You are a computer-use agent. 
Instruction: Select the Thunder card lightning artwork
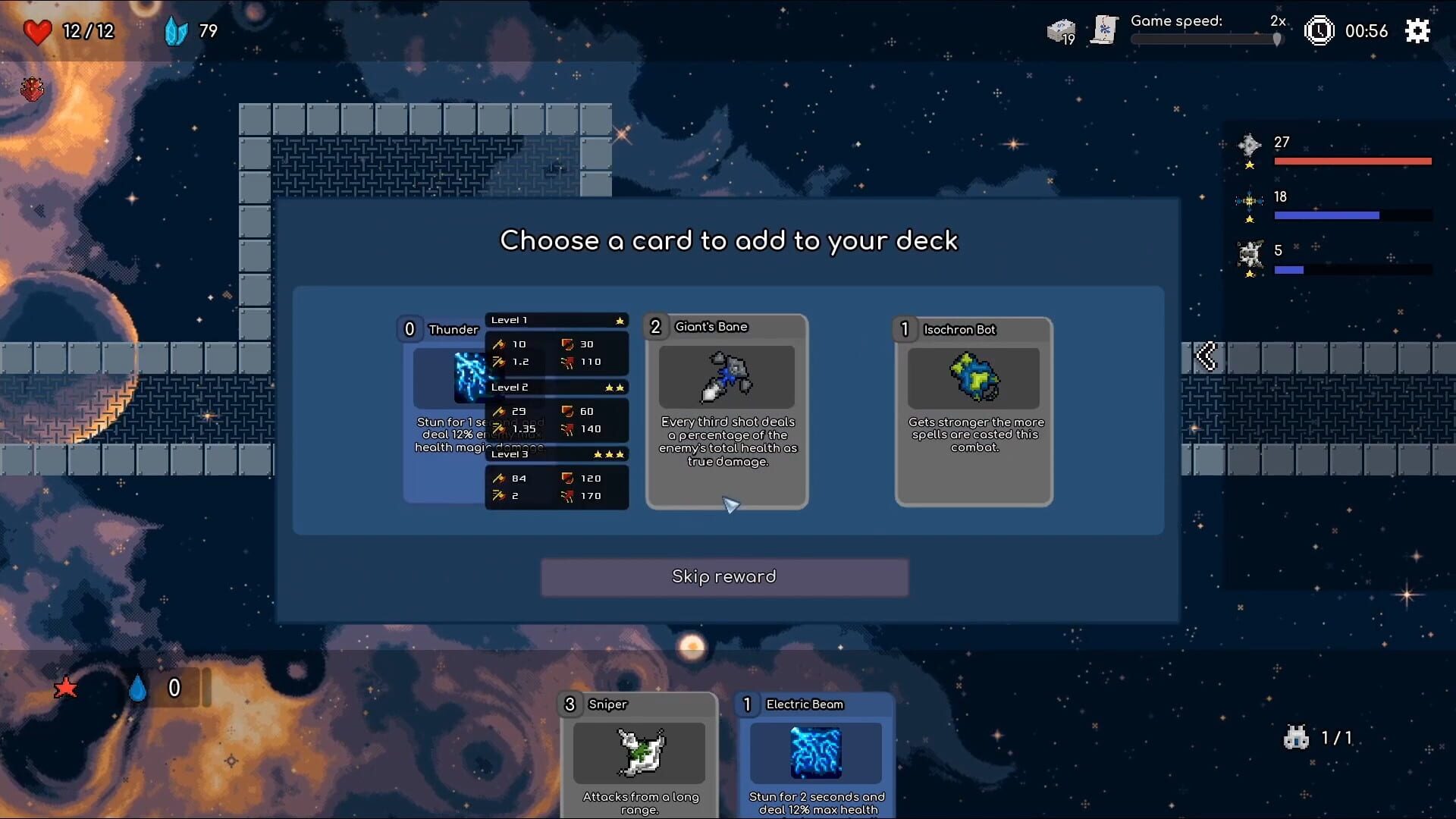470,377
